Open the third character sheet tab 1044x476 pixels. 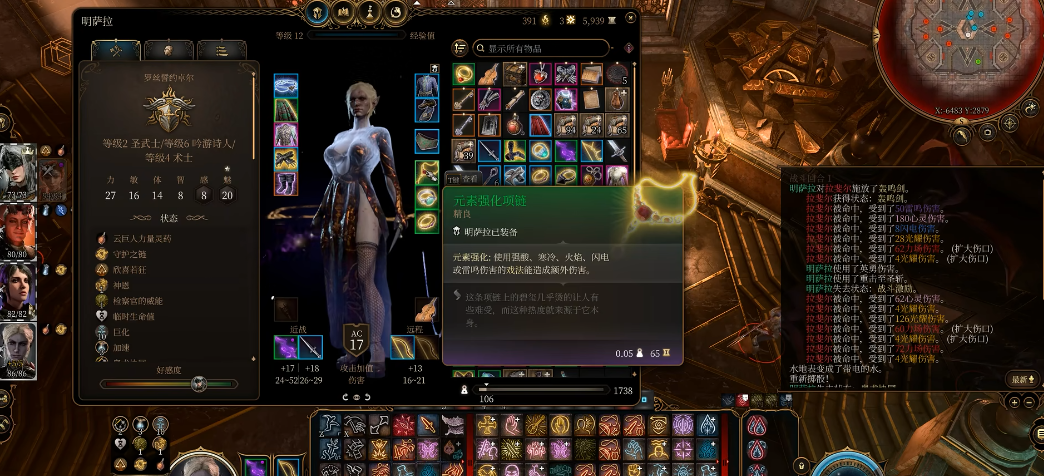click(x=221, y=50)
